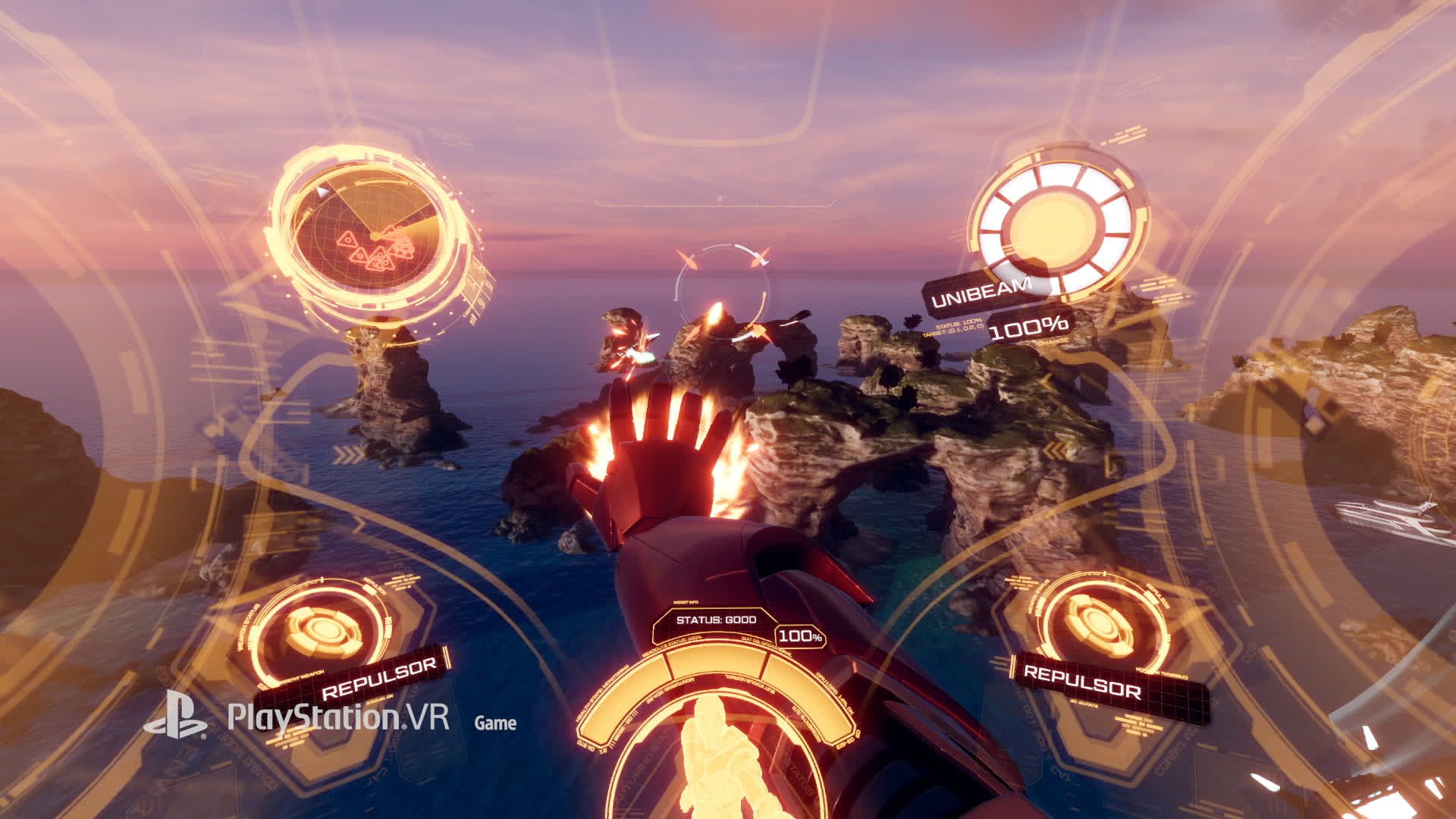This screenshot has height=819, width=1456.
Task: Select the Unibeam arc reactor icon
Action: (x=1057, y=224)
